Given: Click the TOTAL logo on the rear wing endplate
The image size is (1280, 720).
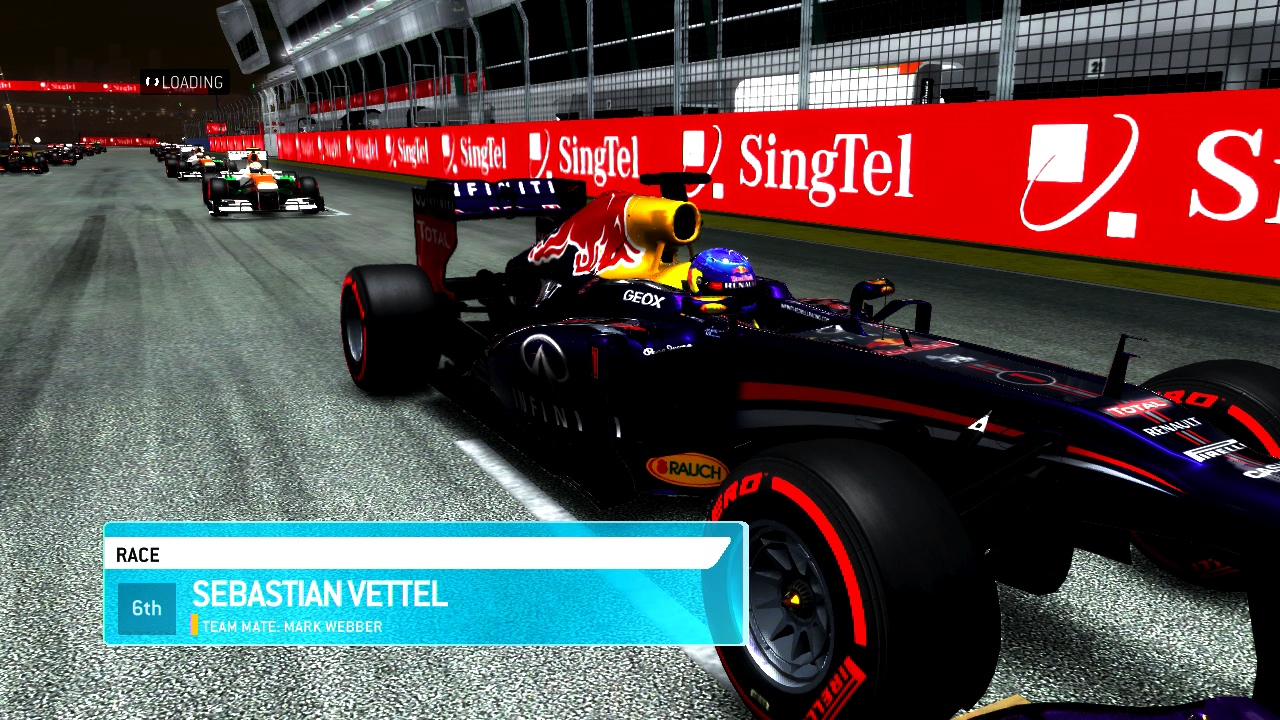Looking at the screenshot, I should (432, 232).
